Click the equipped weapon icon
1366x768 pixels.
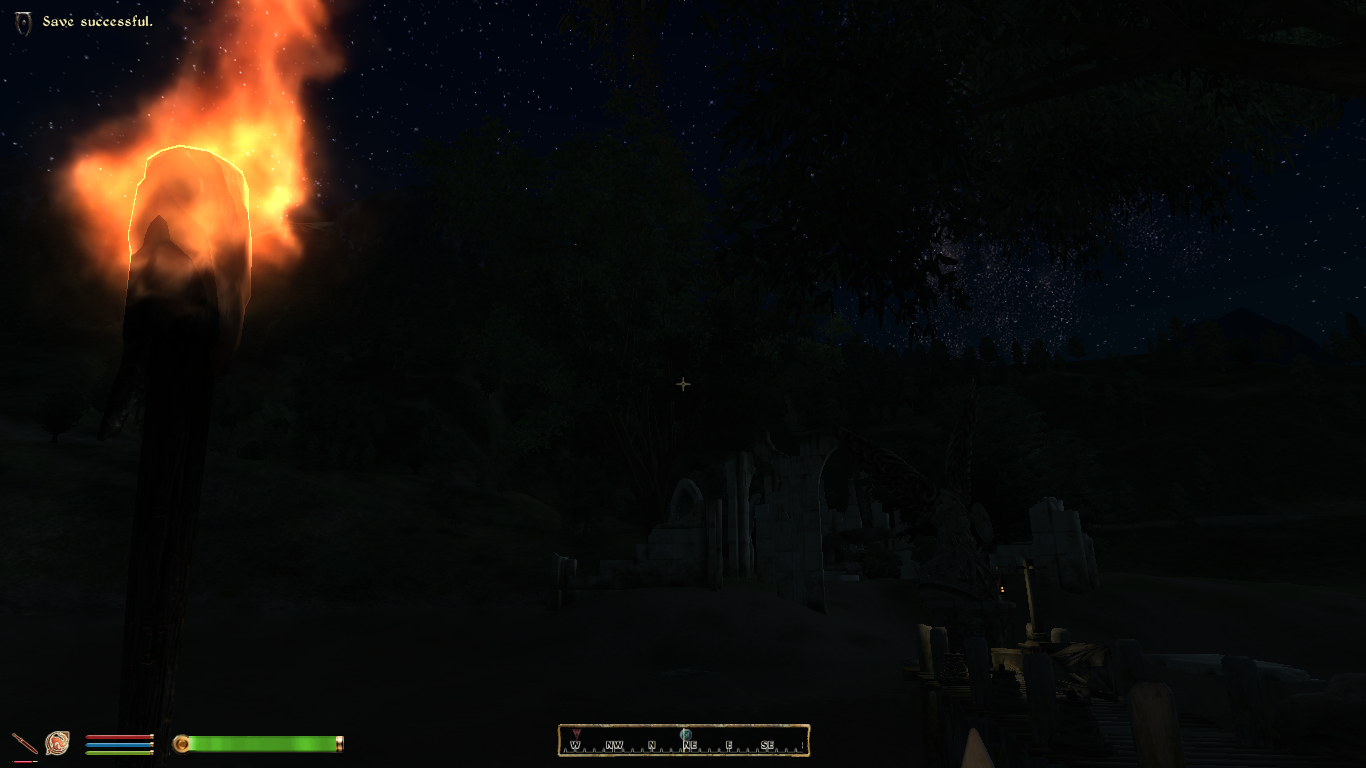(24, 743)
